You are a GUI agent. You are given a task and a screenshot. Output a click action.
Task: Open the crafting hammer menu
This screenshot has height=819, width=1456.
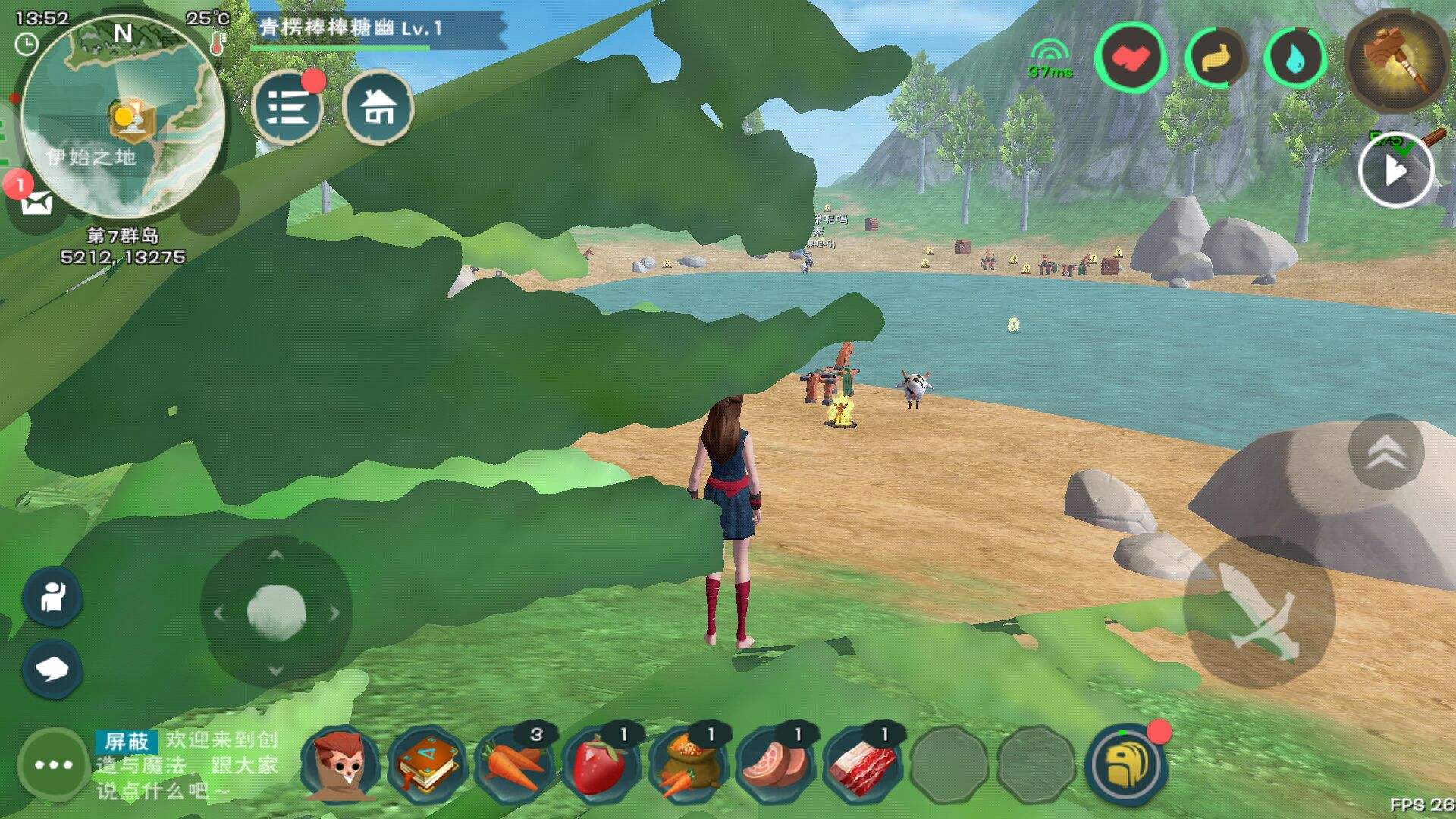click(1394, 61)
